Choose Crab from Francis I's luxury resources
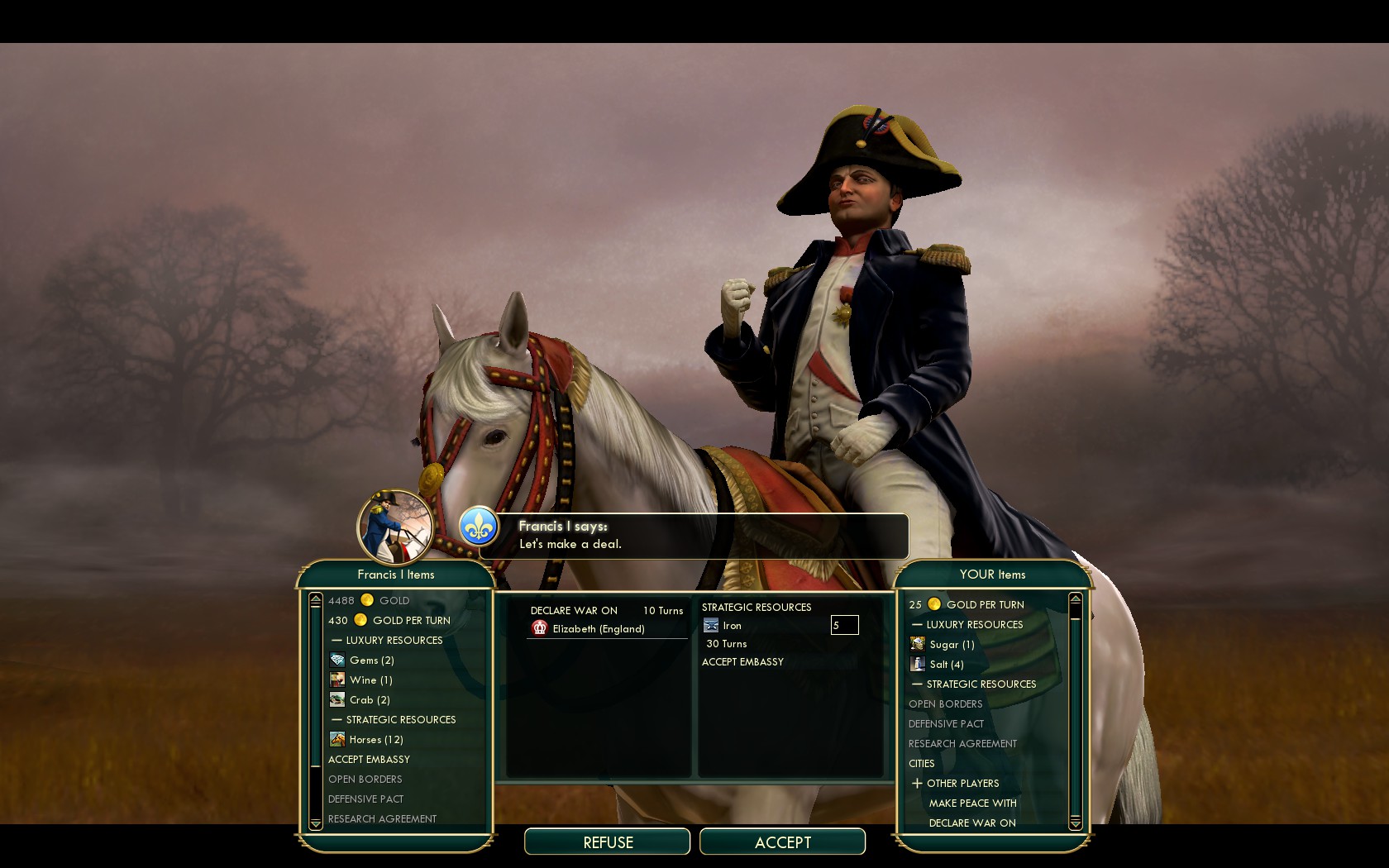Image resolution: width=1389 pixels, height=868 pixels. (369, 699)
